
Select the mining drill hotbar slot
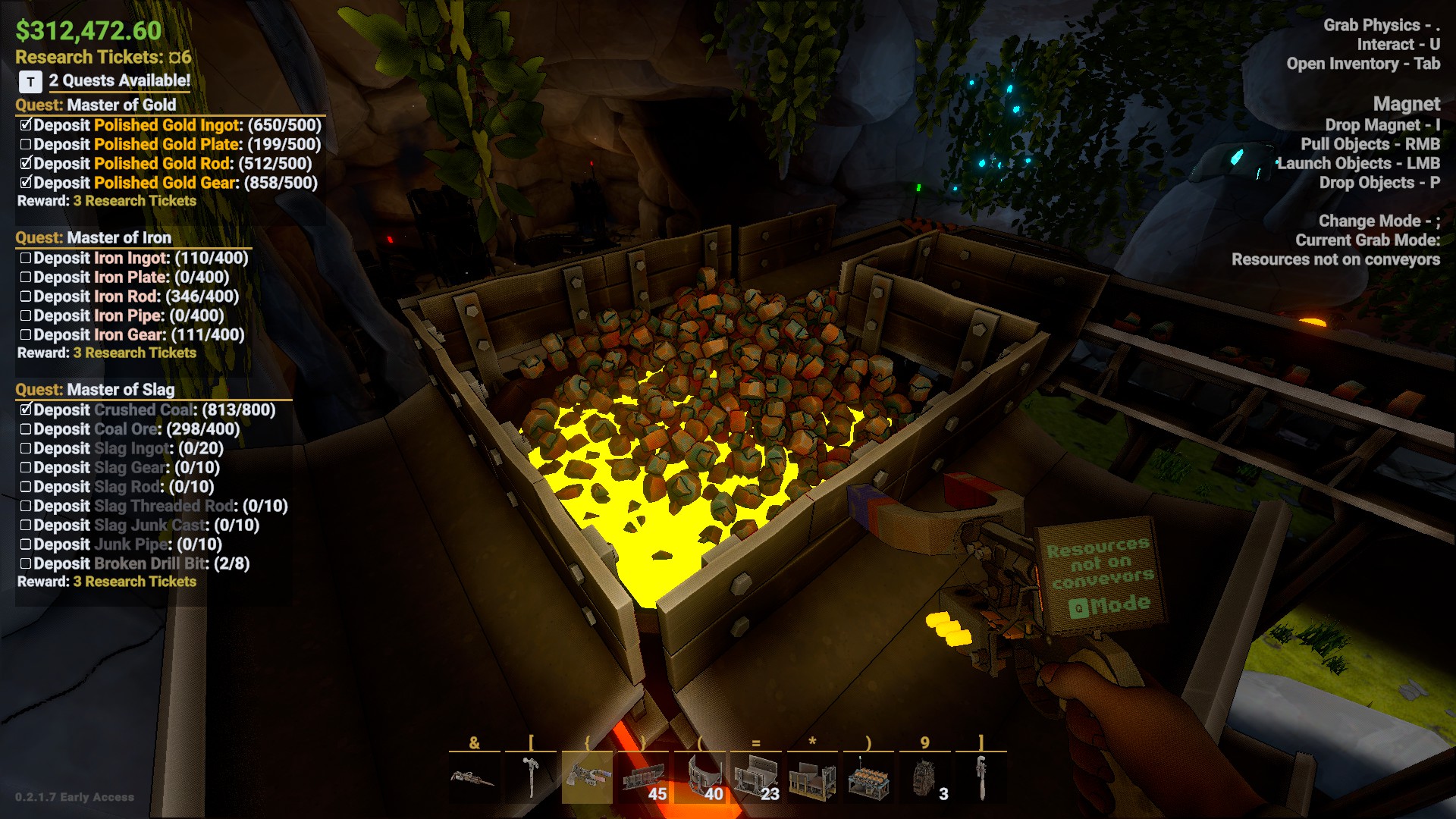tap(474, 778)
